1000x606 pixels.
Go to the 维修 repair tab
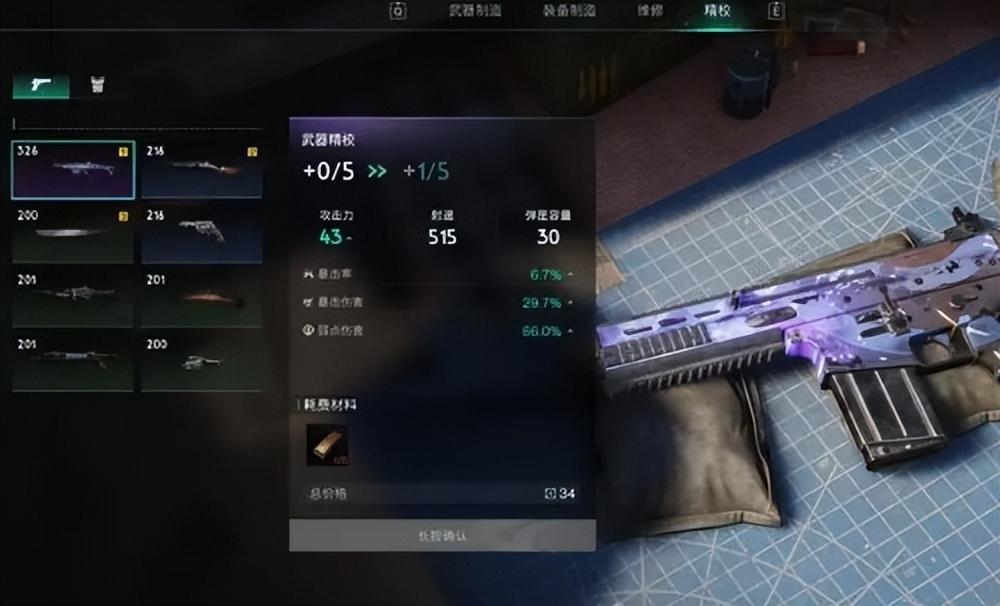pyautogui.click(x=649, y=11)
